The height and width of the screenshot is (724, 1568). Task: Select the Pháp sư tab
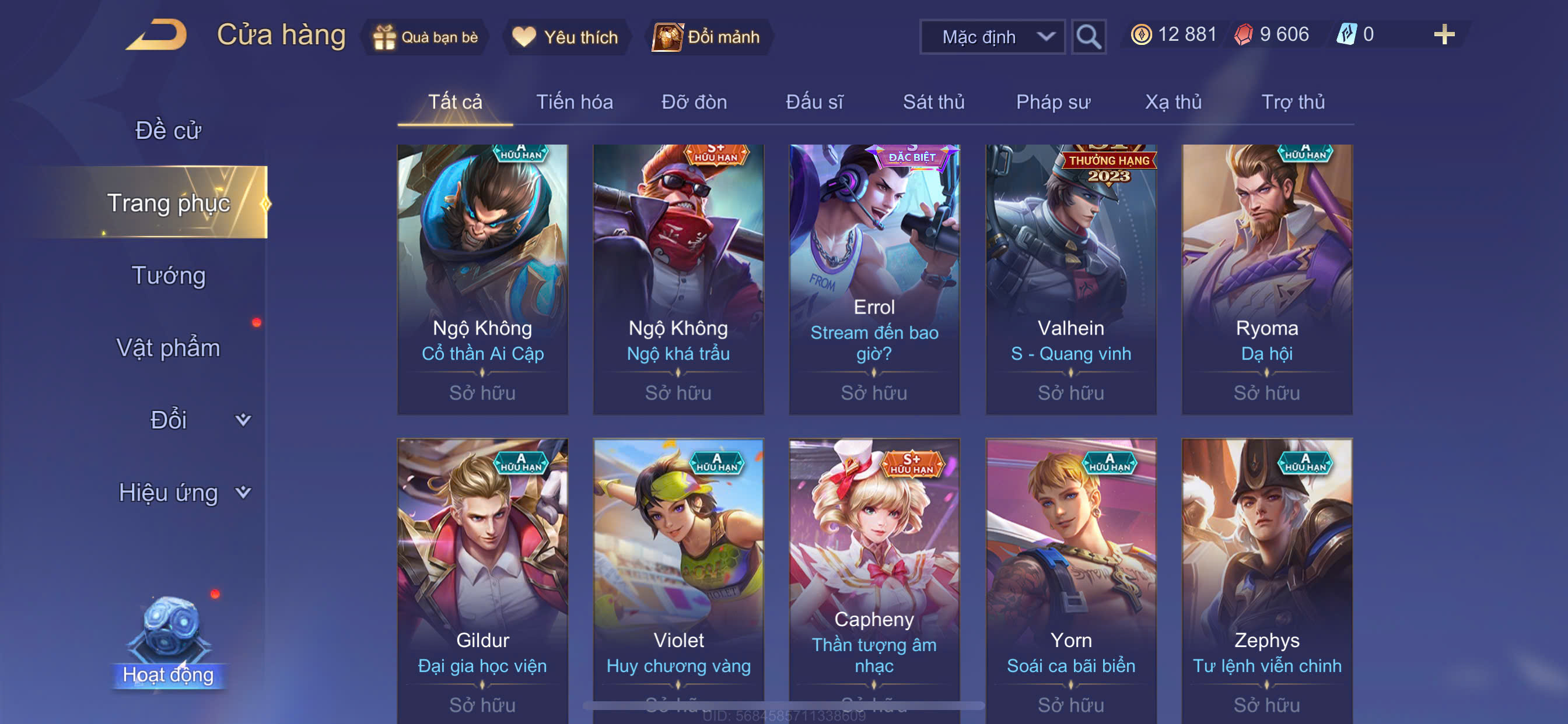1053,102
